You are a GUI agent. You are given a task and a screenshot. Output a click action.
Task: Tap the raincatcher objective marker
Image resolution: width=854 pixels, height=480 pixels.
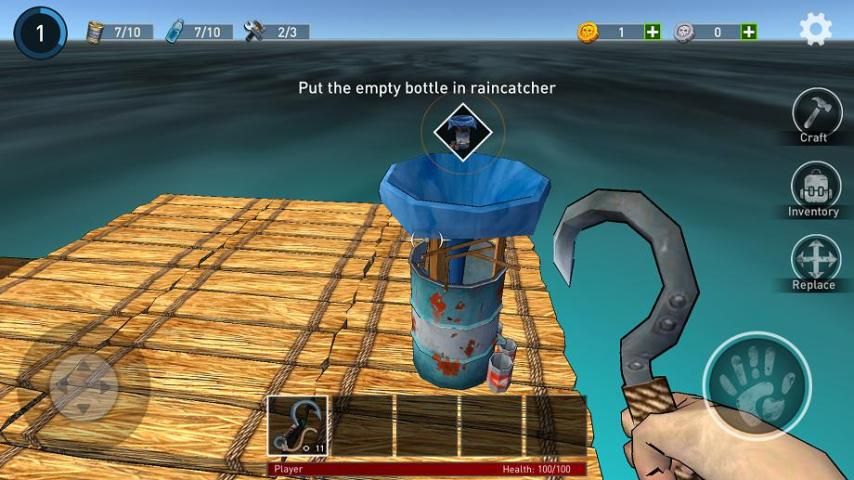[462, 132]
